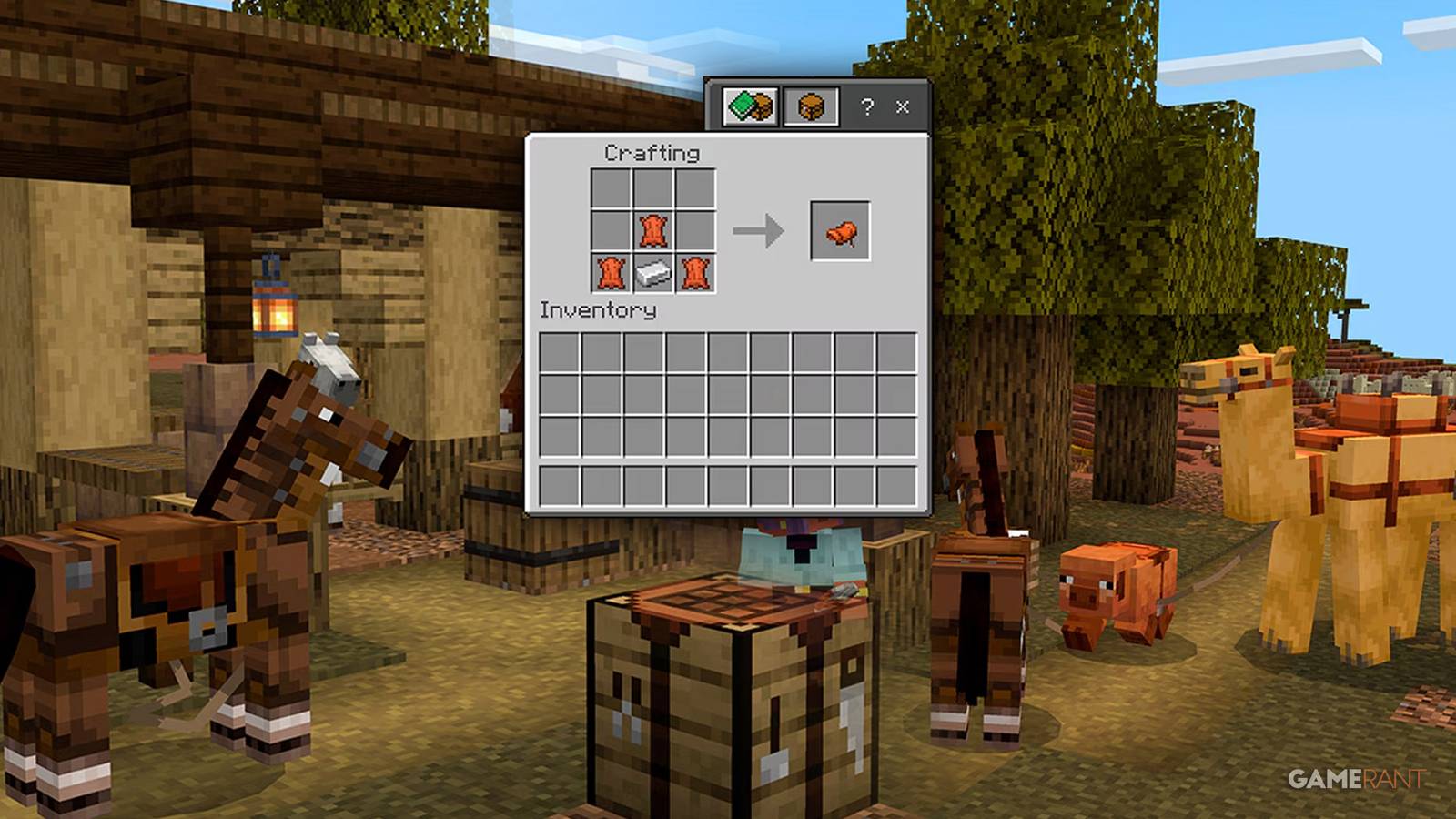Click the empty middle-left crafting slot
1456x819 pixels.
611,229
